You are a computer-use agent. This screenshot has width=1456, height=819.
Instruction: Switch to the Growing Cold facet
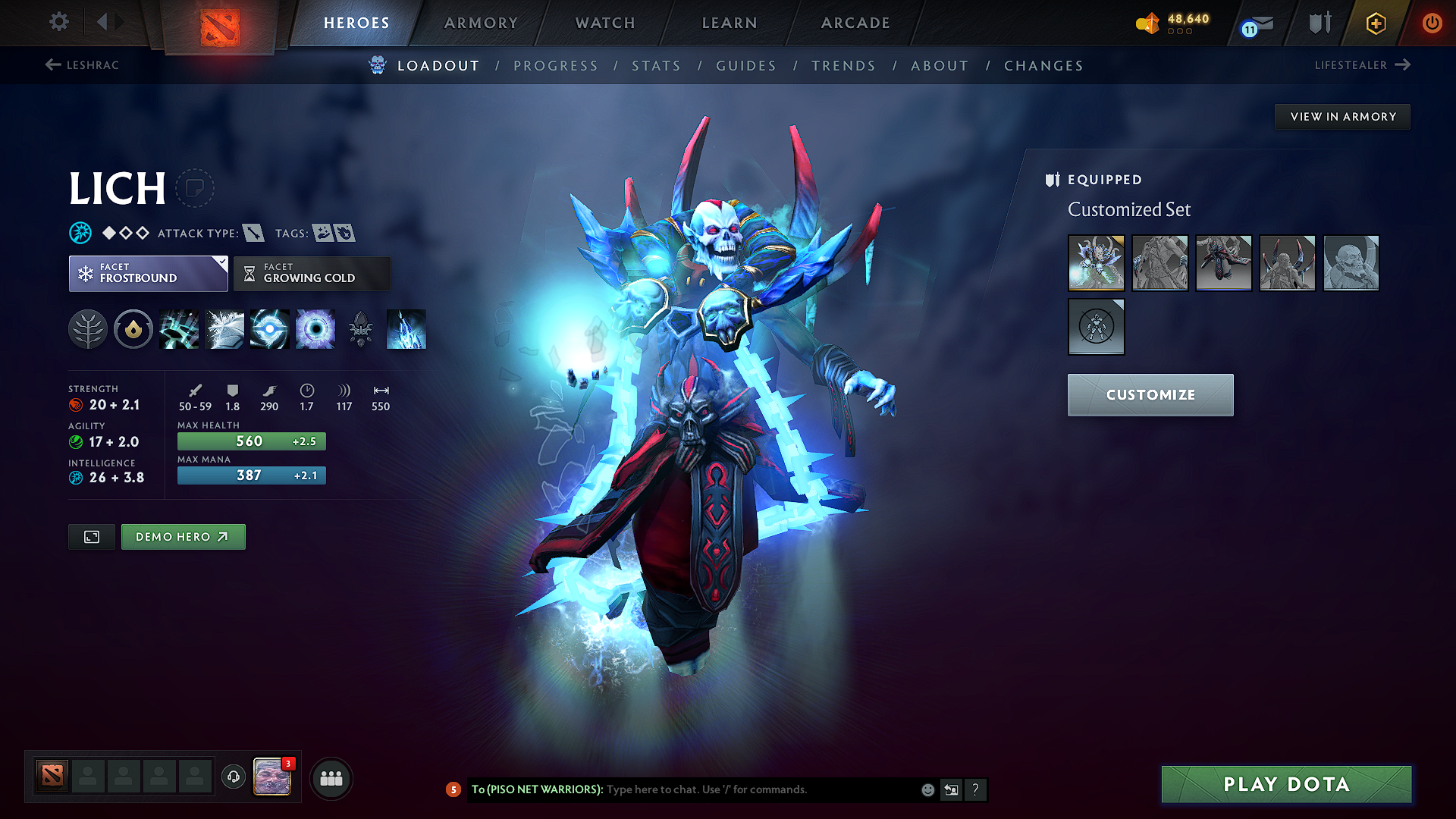tap(312, 273)
